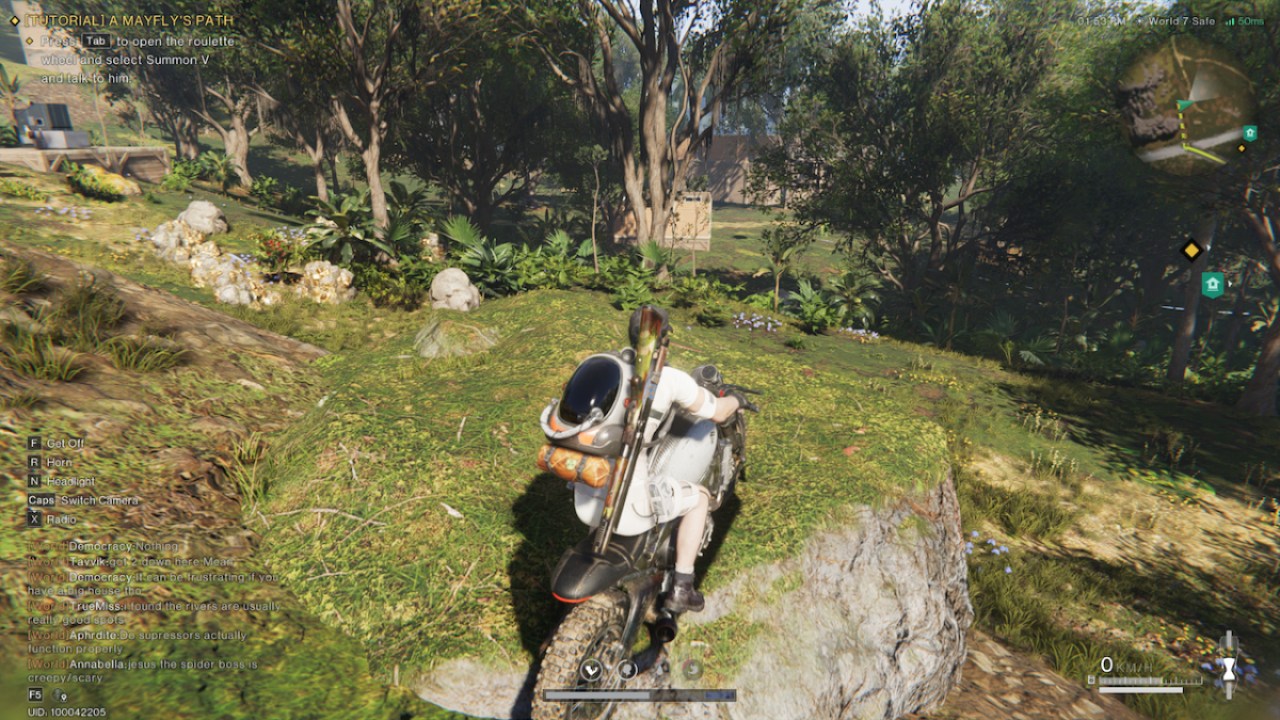Select the yellow diamond quest marker beside the minimap
Image resolution: width=1280 pixels, height=720 pixels.
point(1191,250)
